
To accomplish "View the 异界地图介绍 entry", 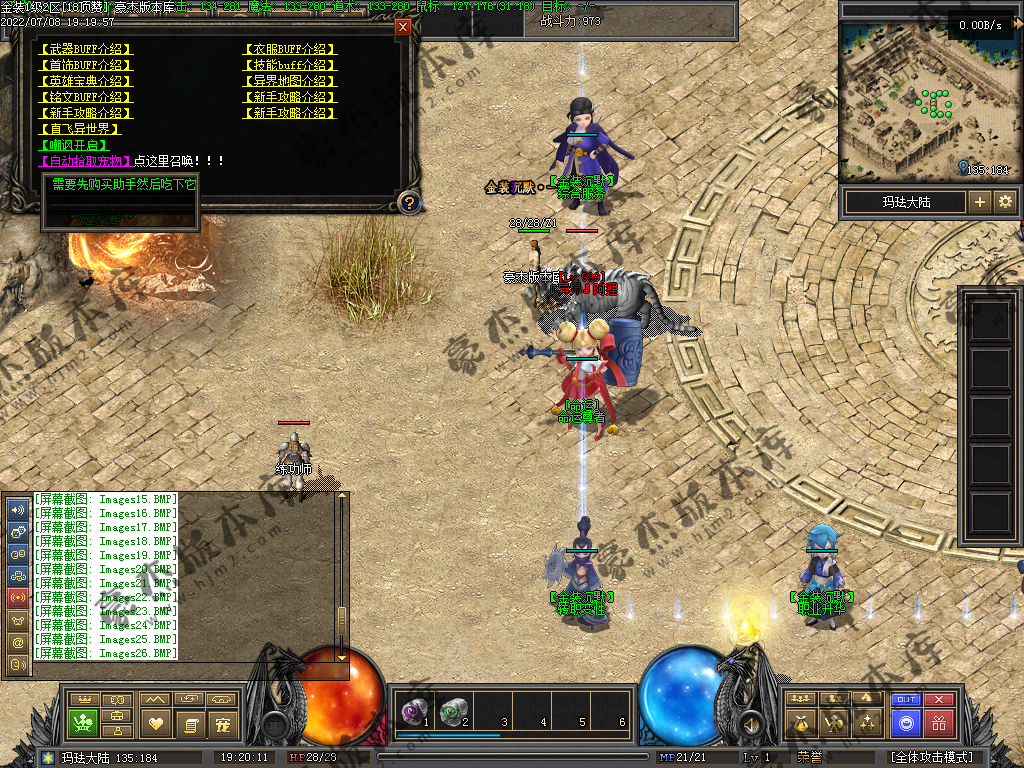I will tap(290, 81).
